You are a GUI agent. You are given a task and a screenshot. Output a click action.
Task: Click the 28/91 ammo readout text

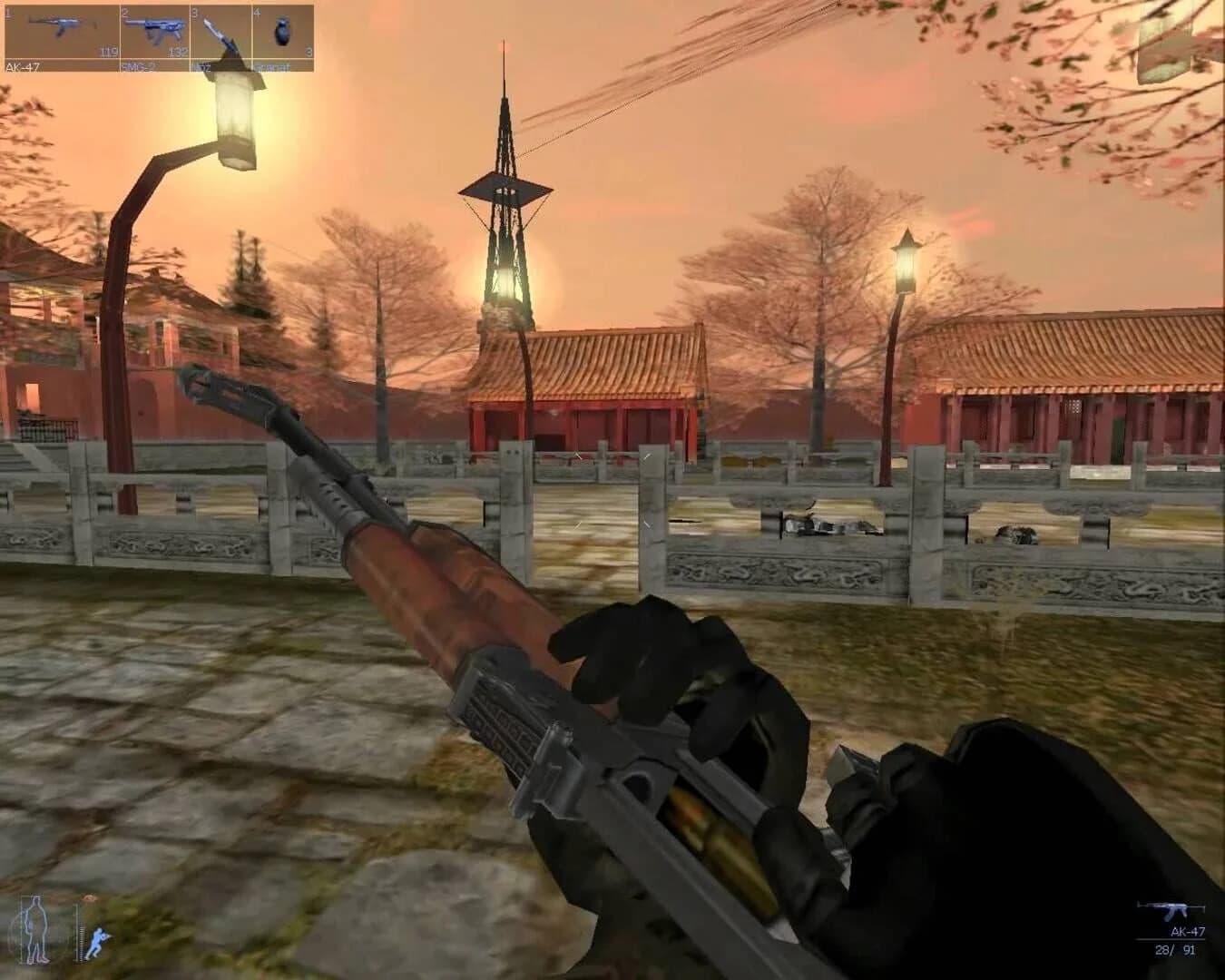point(1176,949)
